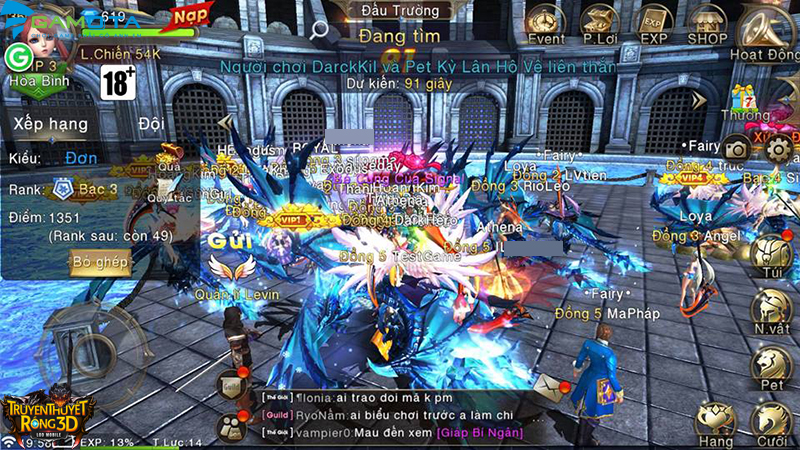Open the P.Lợi treasure chest icon
Image resolution: width=800 pixels, height=450 pixels.
pyautogui.click(x=602, y=22)
